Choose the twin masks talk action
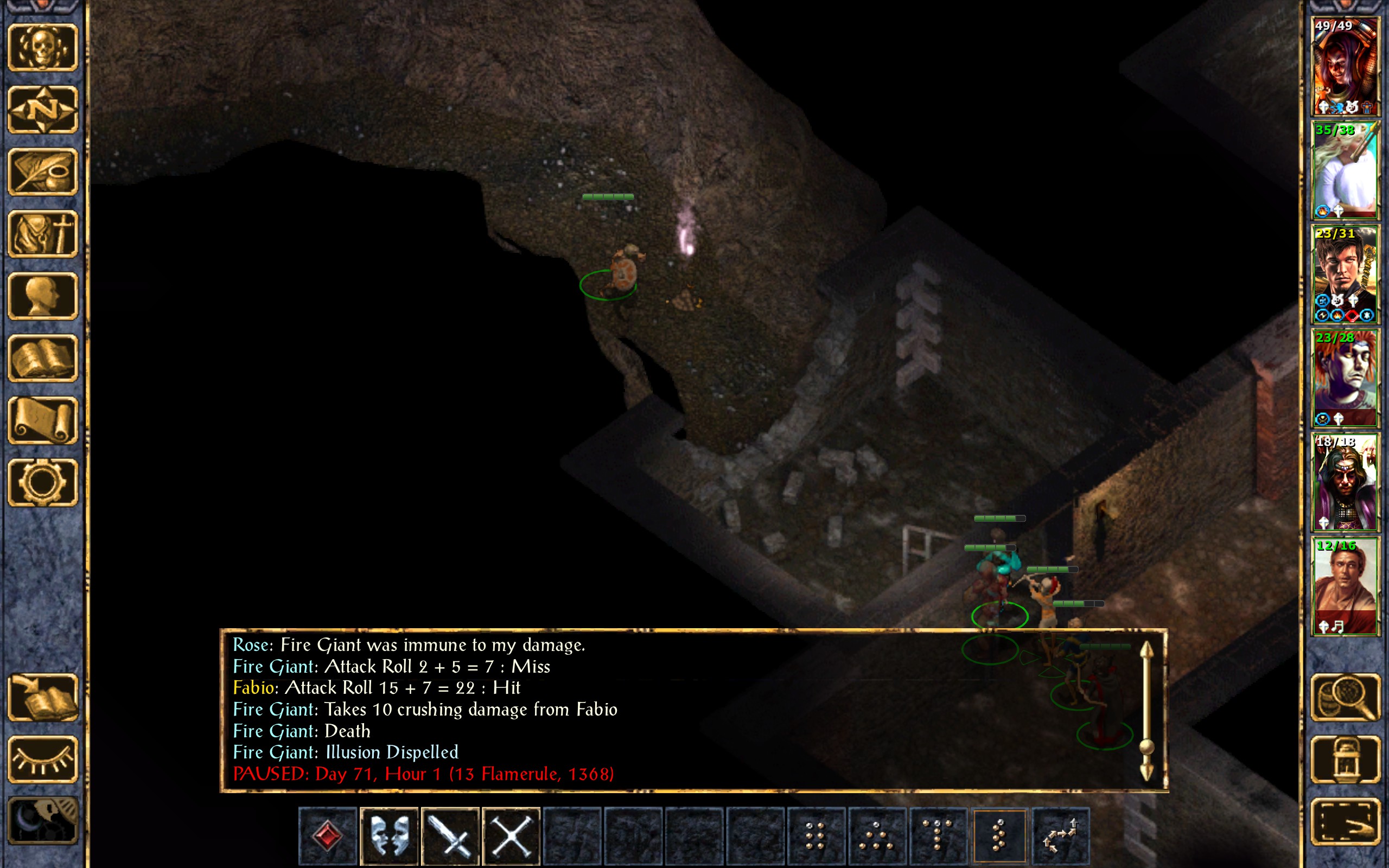This screenshot has width=1389, height=868. click(x=389, y=836)
